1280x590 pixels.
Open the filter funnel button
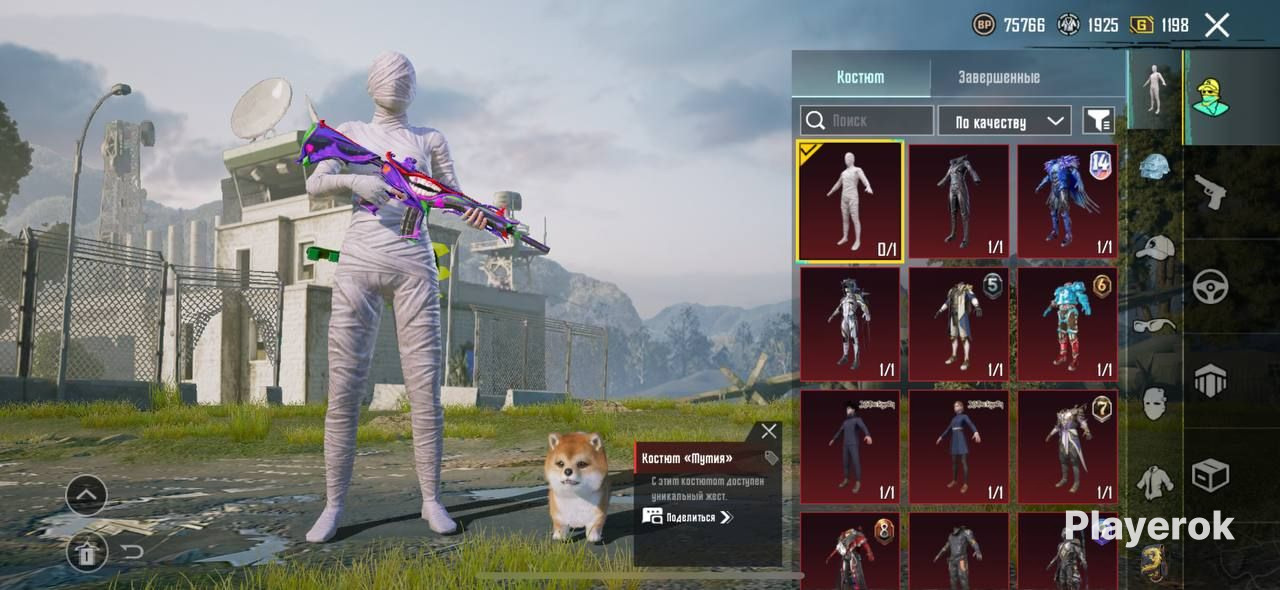1098,121
